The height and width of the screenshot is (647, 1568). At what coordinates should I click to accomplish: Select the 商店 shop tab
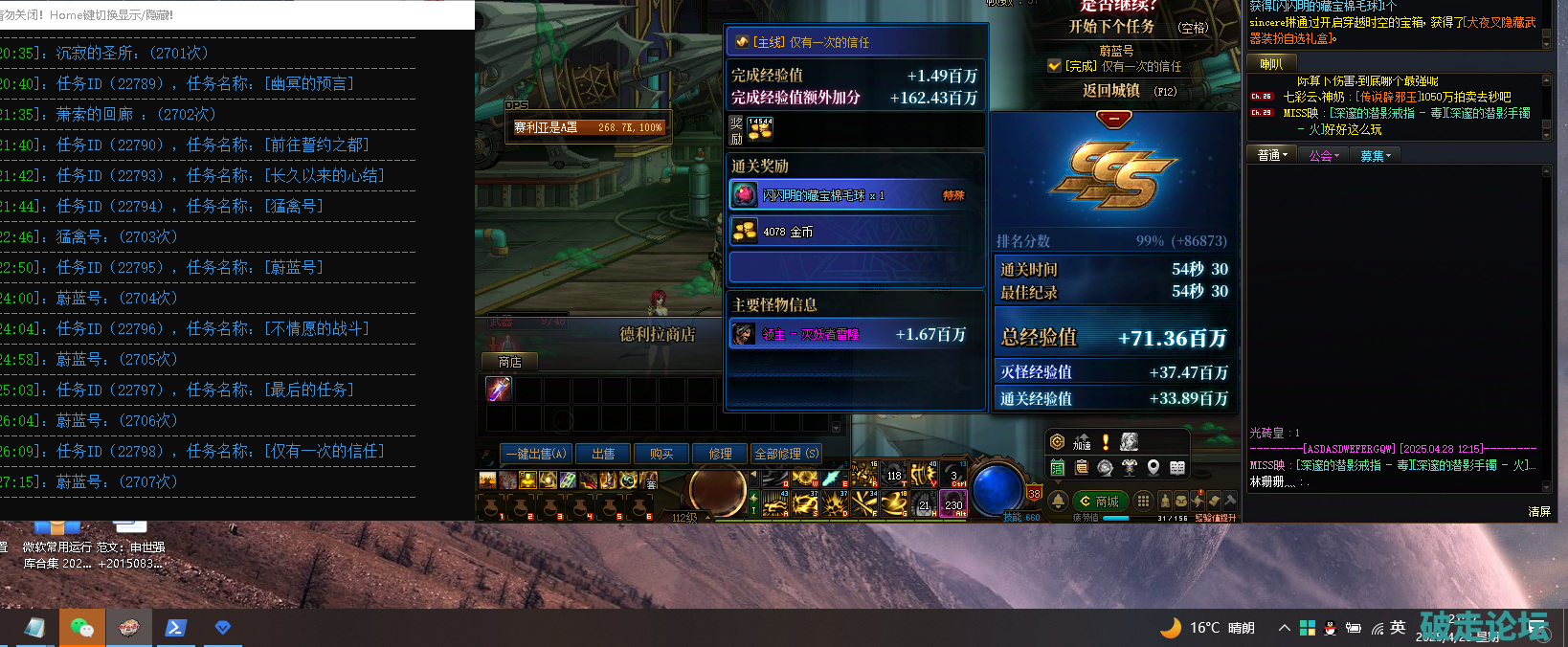click(509, 362)
